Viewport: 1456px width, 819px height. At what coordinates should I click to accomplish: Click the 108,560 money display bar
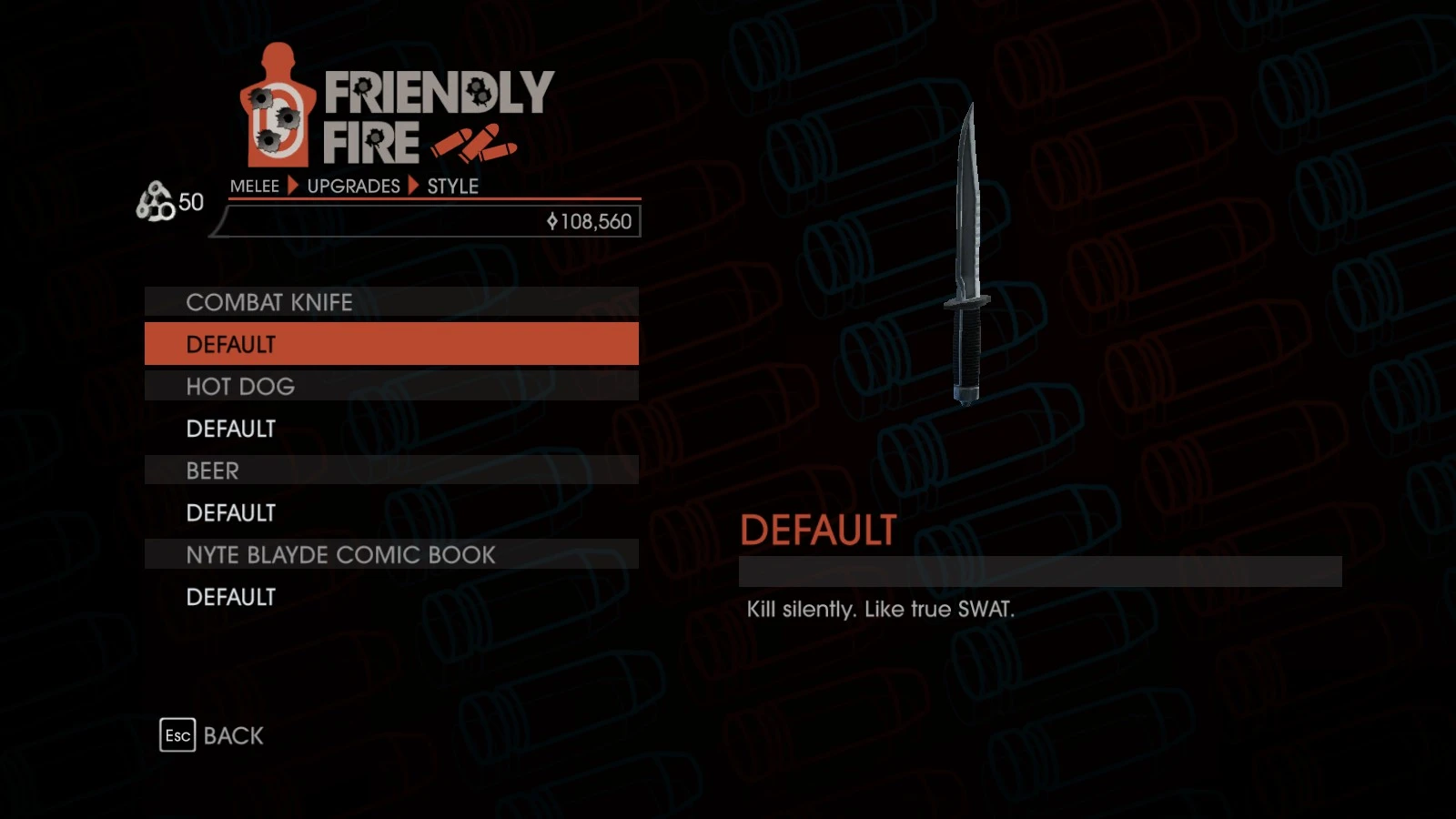pos(424,221)
